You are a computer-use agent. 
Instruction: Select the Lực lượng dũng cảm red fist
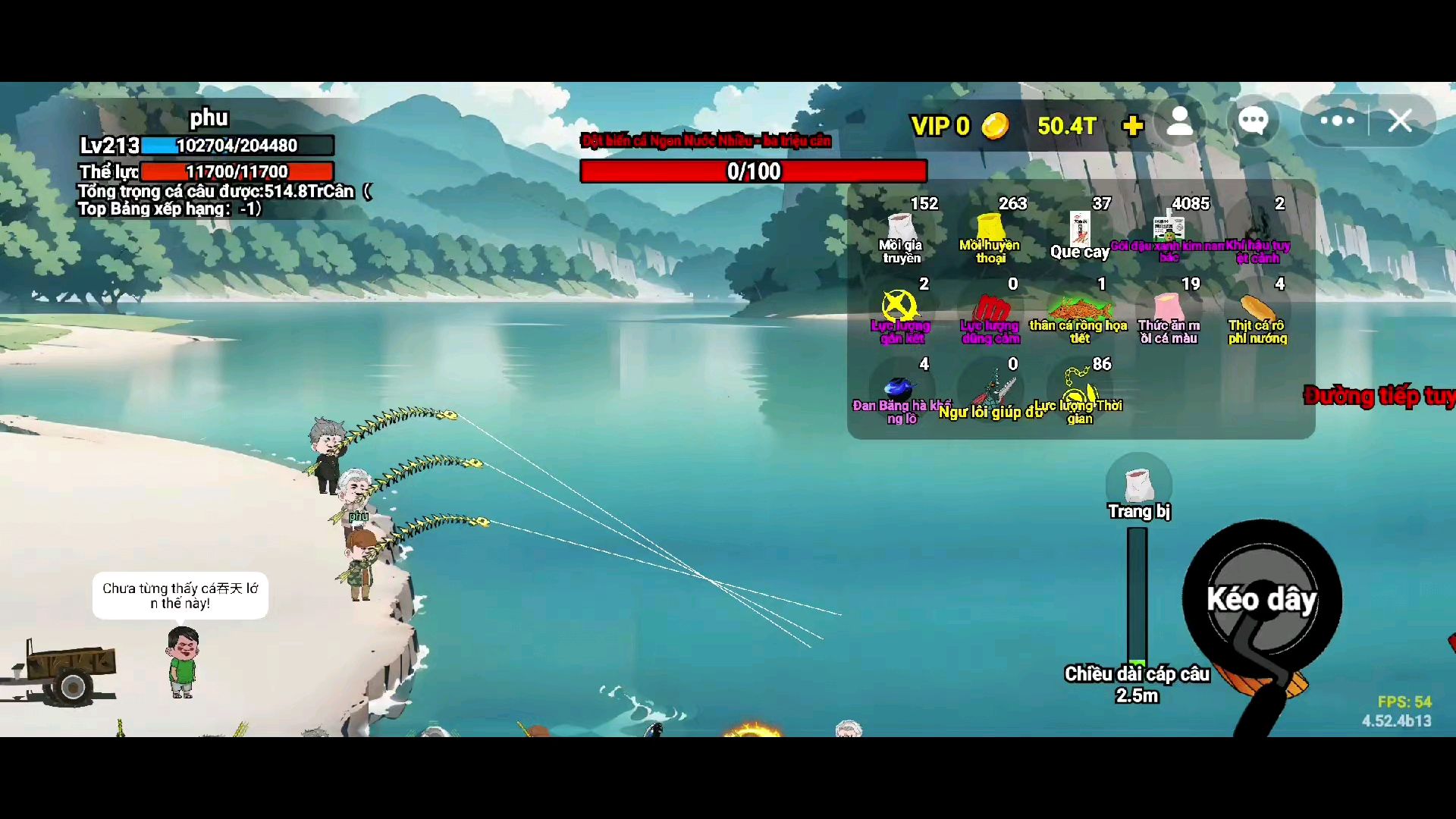tap(990, 311)
